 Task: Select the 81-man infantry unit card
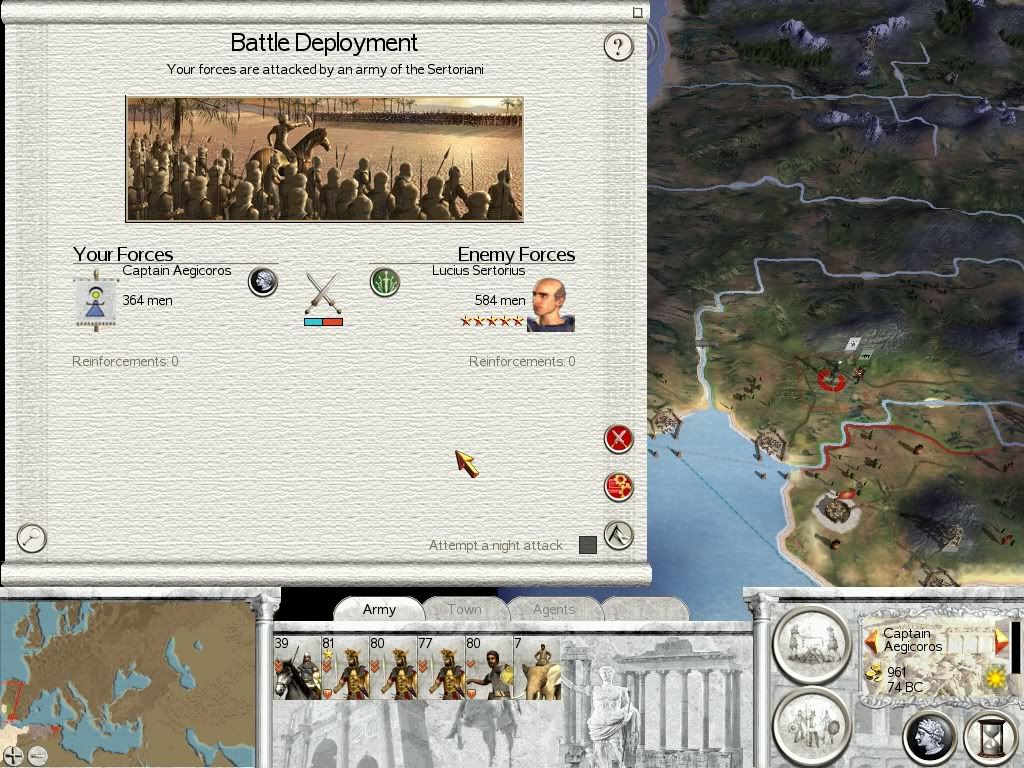click(x=344, y=668)
